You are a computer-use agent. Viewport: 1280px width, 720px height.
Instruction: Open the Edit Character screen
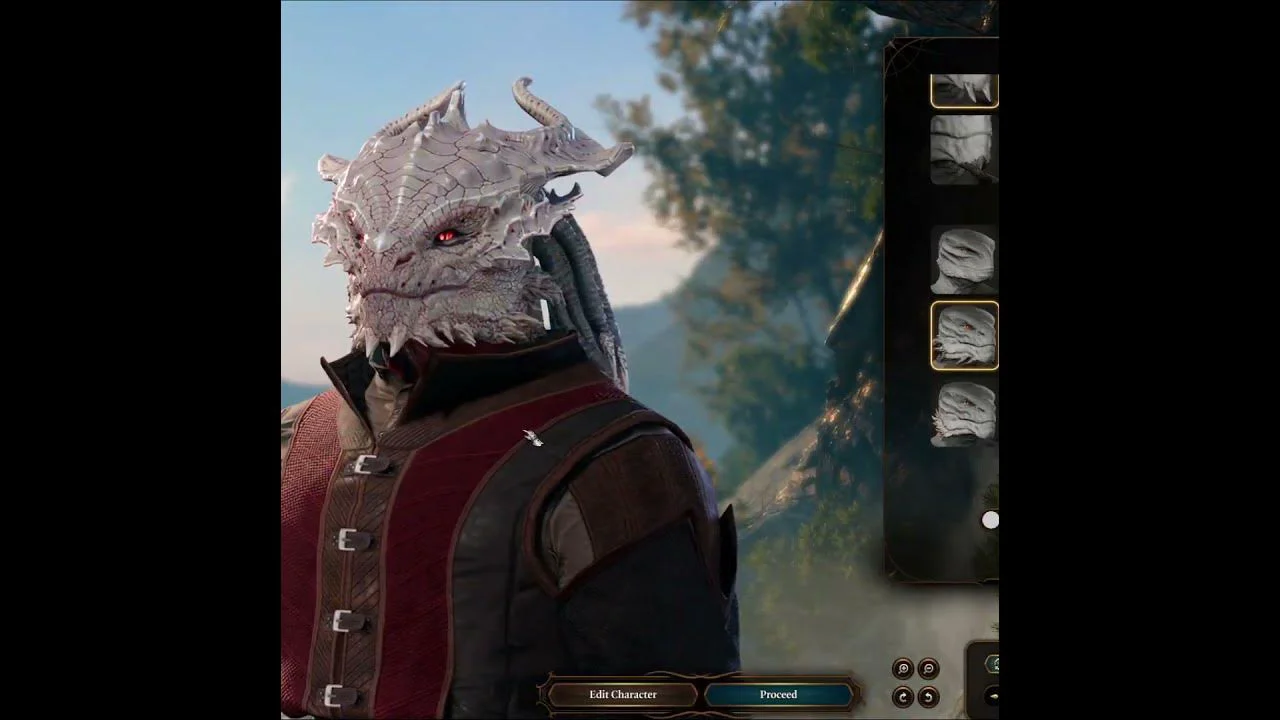click(x=622, y=694)
